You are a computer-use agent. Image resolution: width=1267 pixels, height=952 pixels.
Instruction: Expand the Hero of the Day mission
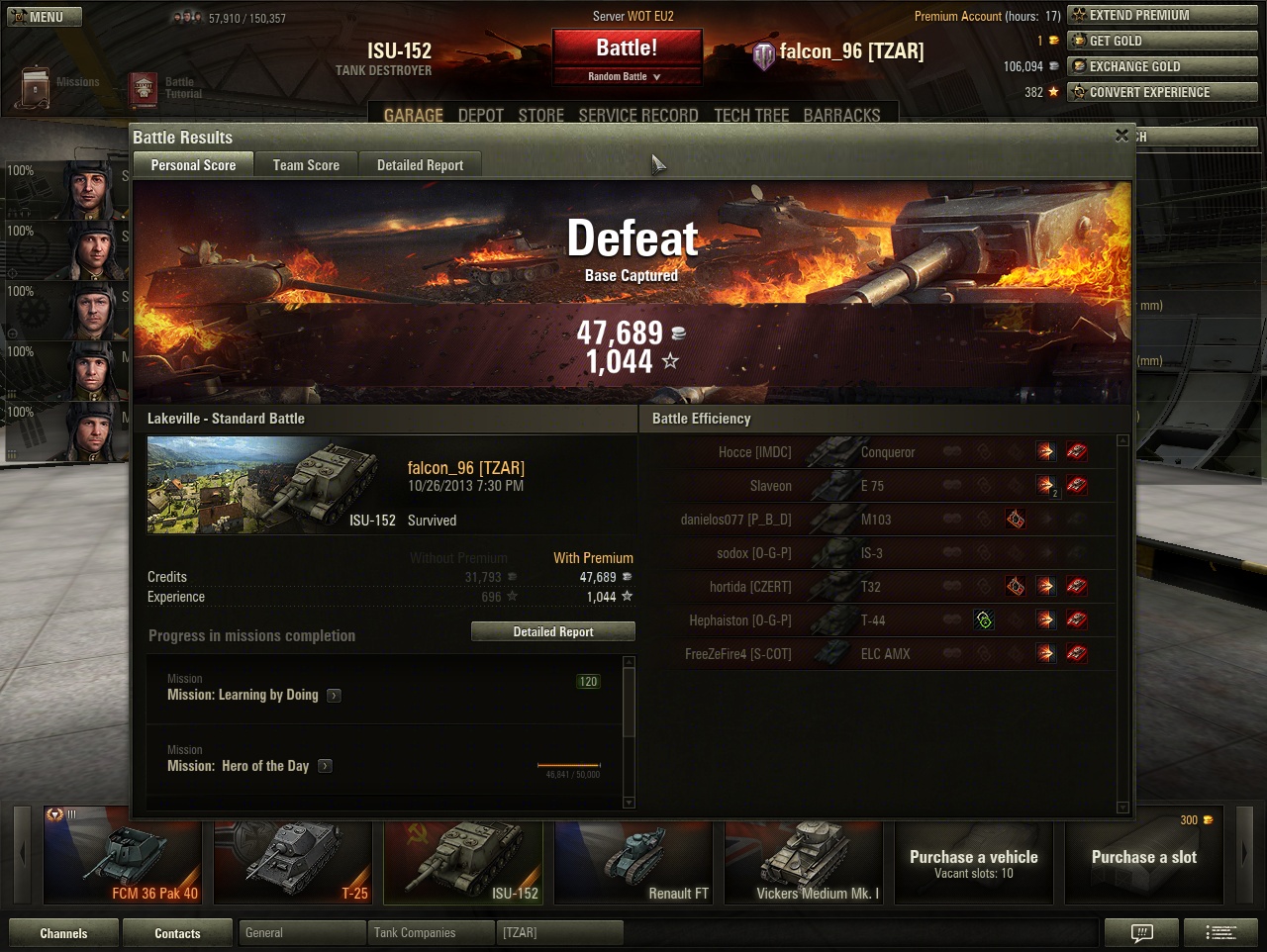click(325, 766)
